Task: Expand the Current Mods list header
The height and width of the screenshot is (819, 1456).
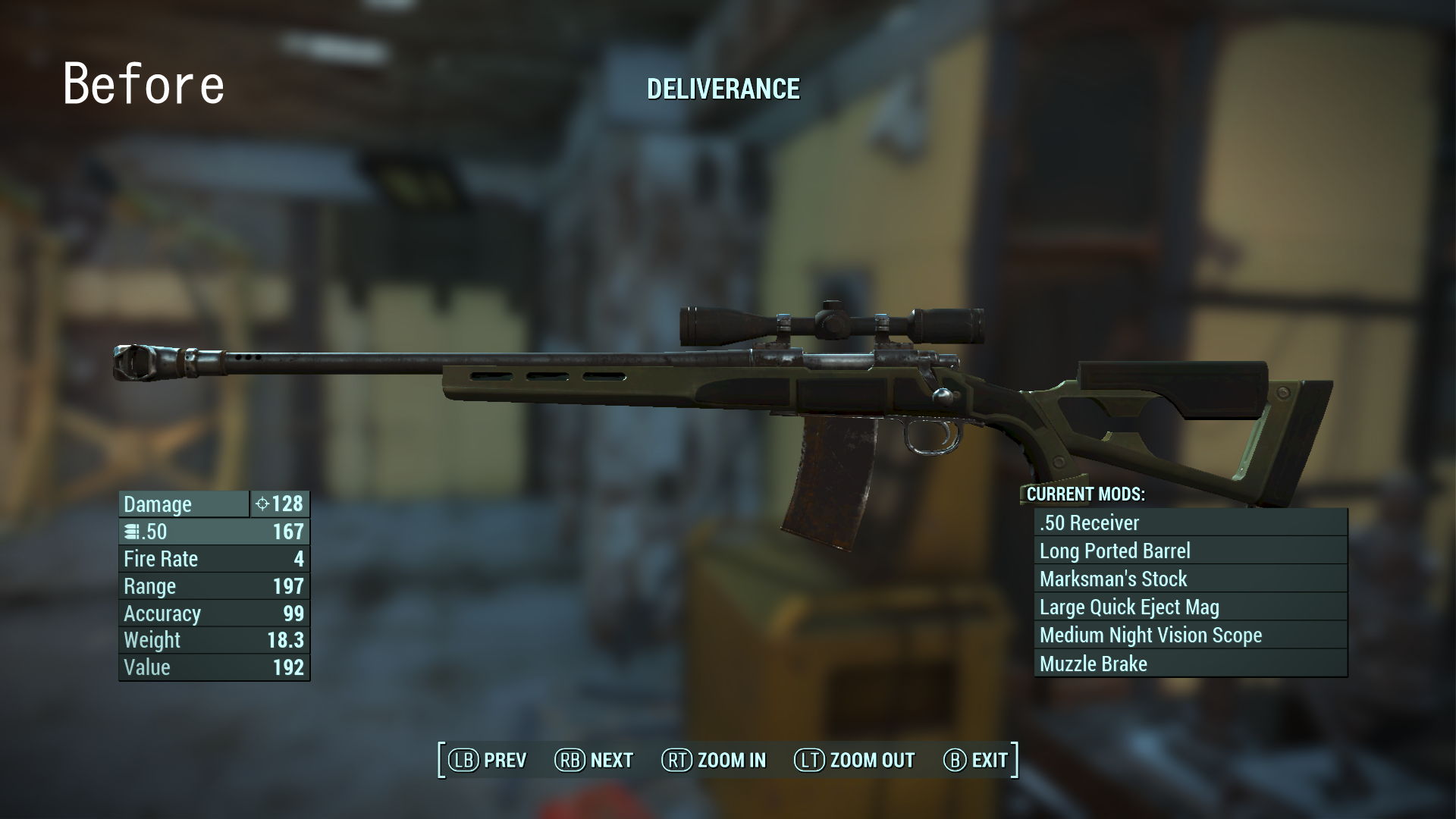Action: (x=1084, y=494)
